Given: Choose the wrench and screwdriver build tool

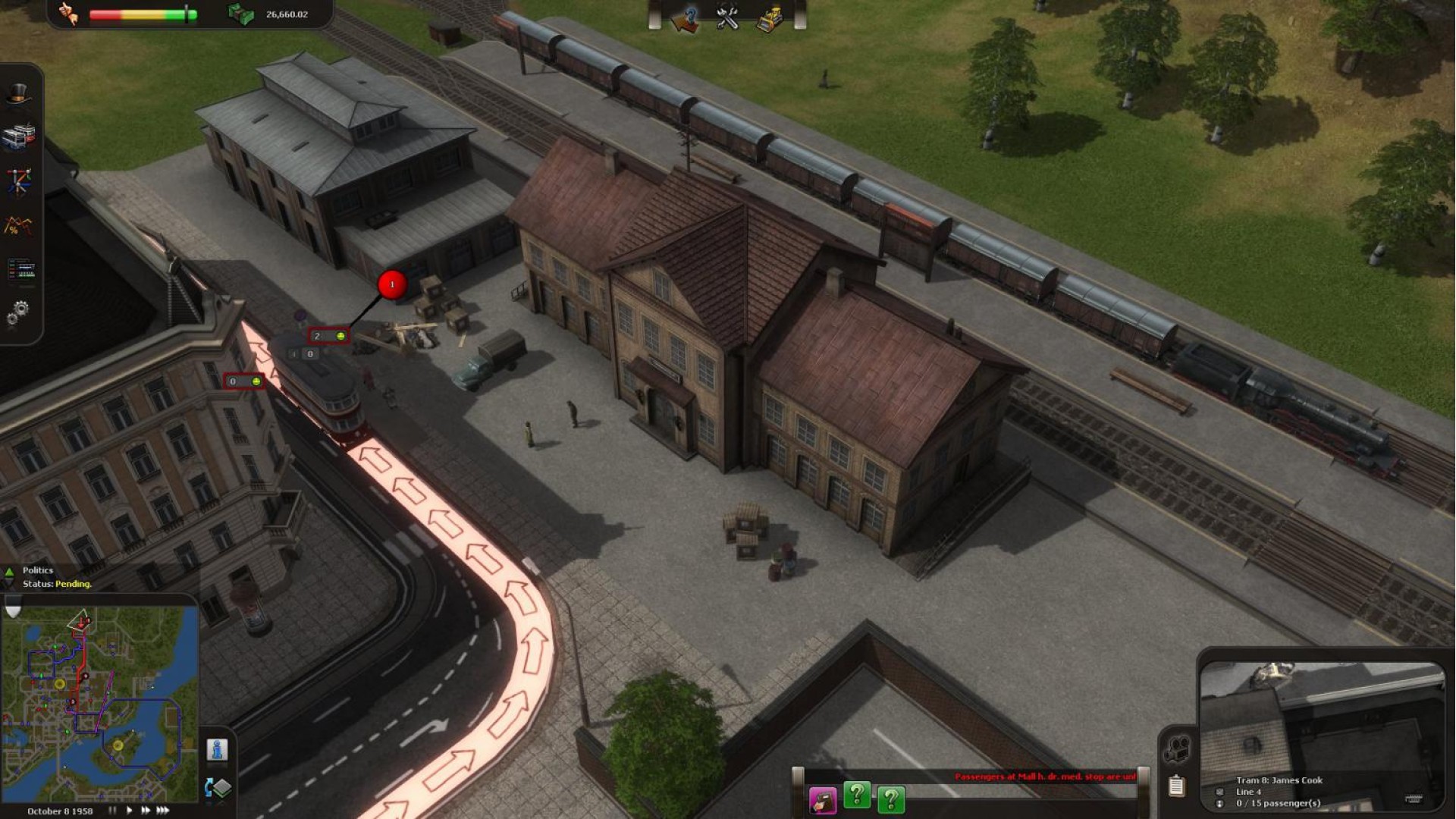Looking at the screenshot, I should (727, 18).
